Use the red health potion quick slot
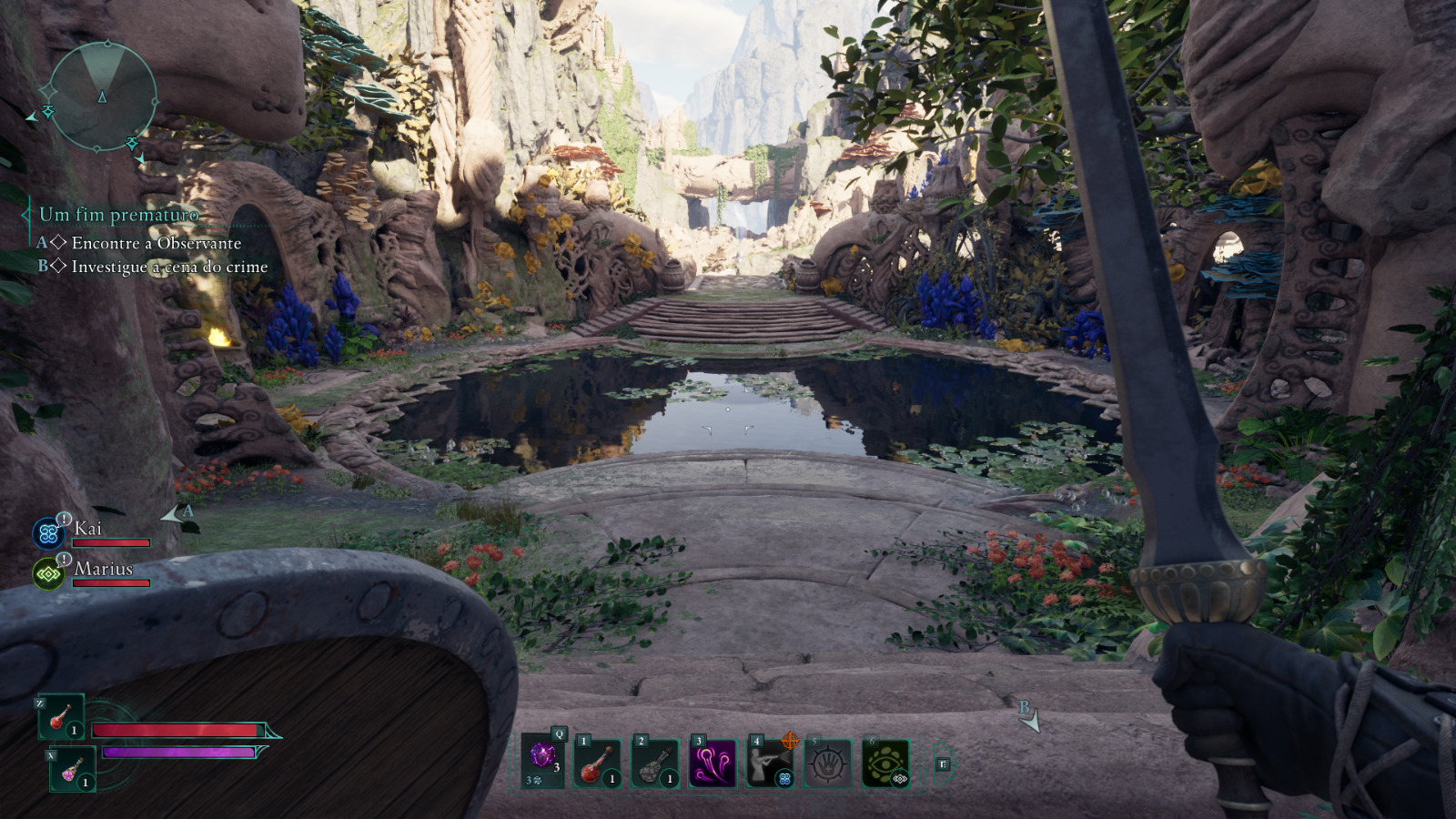Viewport: 1456px width, 819px height. 61,717
